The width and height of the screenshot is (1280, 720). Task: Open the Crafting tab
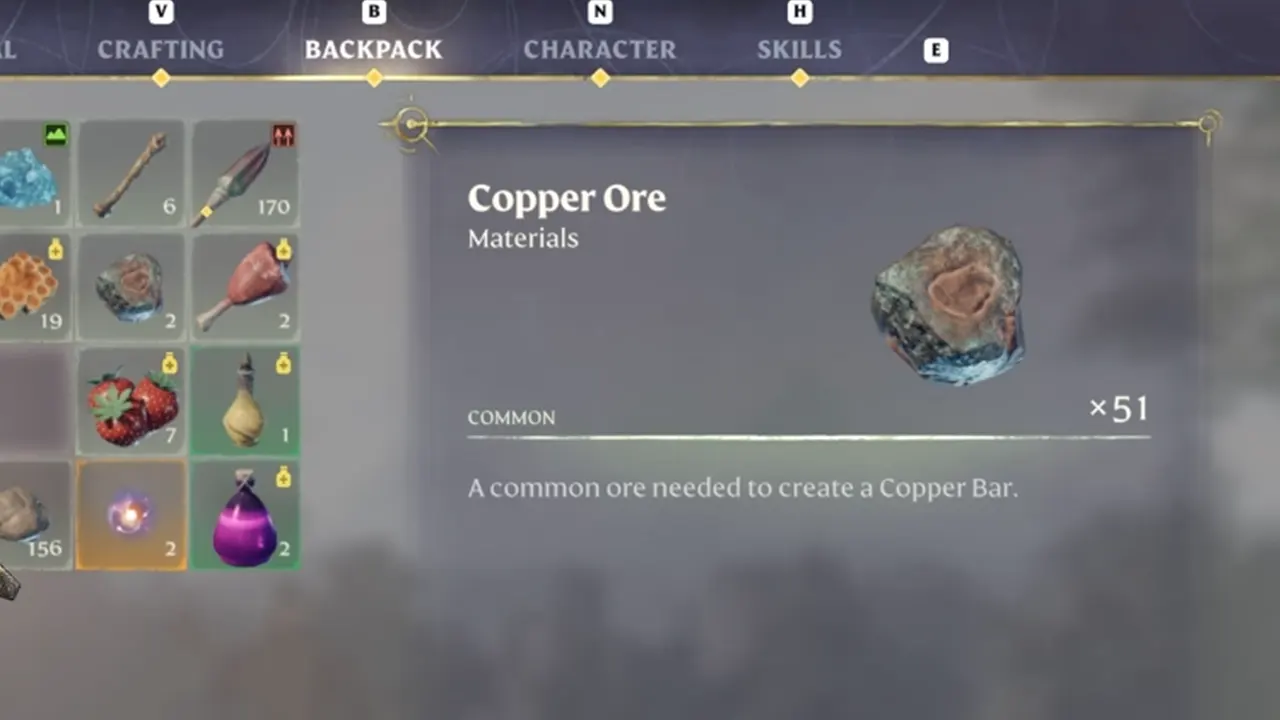160,49
